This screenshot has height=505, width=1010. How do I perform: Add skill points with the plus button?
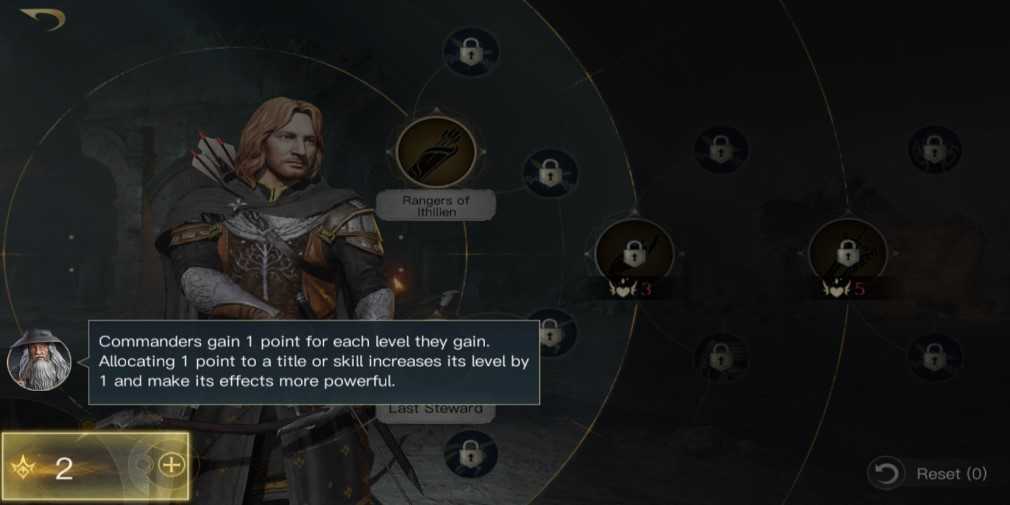point(171,465)
